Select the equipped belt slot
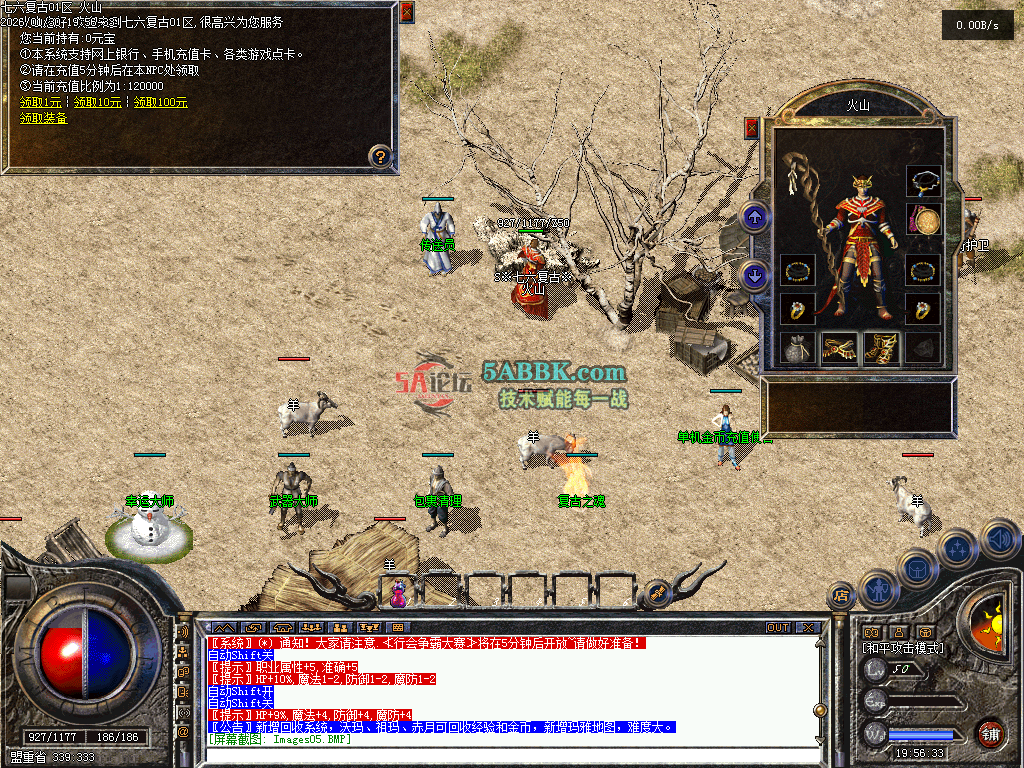The height and width of the screenshot is (768, 1024). tap(840, 348)
